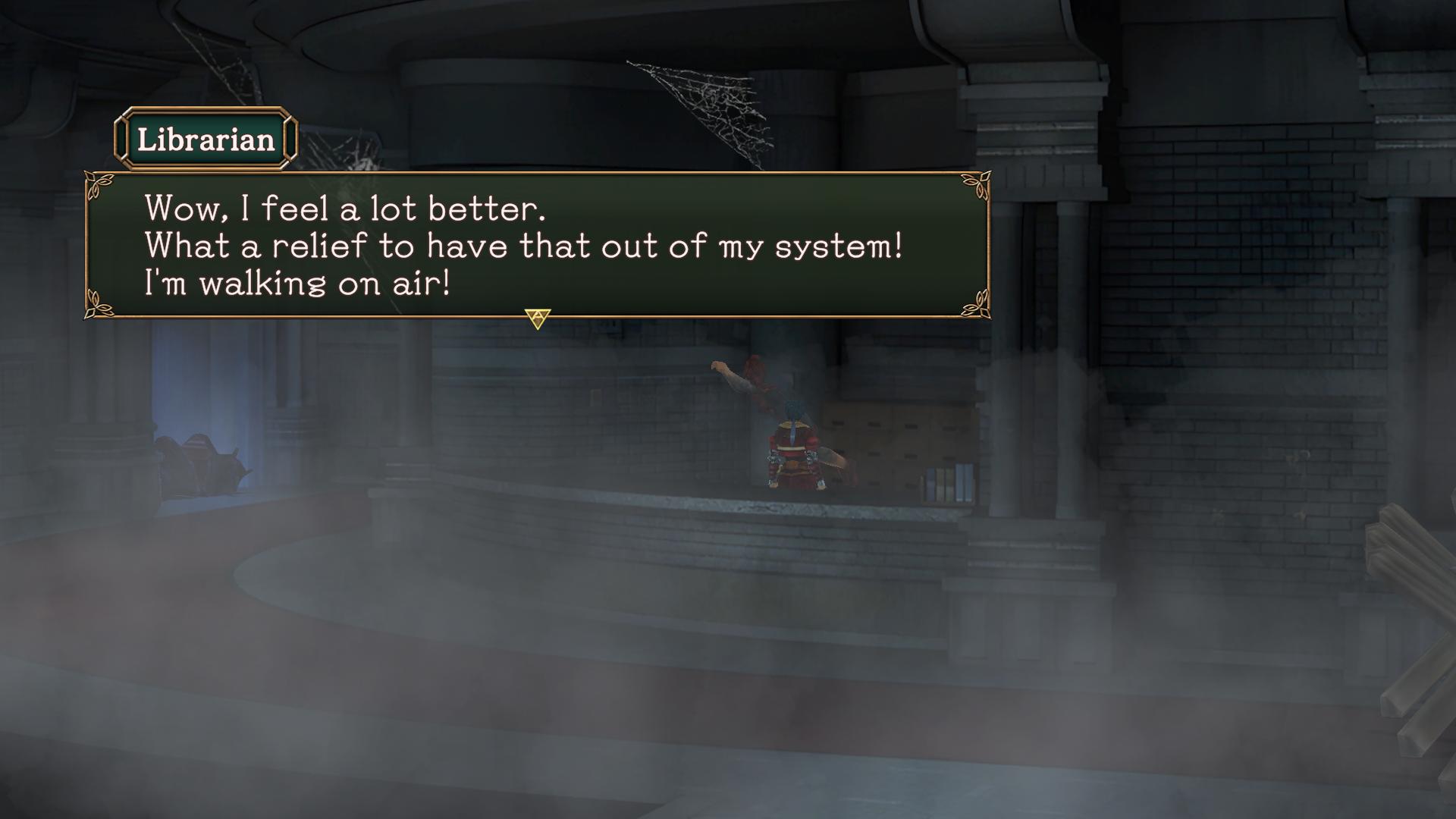Advance dialogue with the yellow triangle arrow

tap(537, 318)
